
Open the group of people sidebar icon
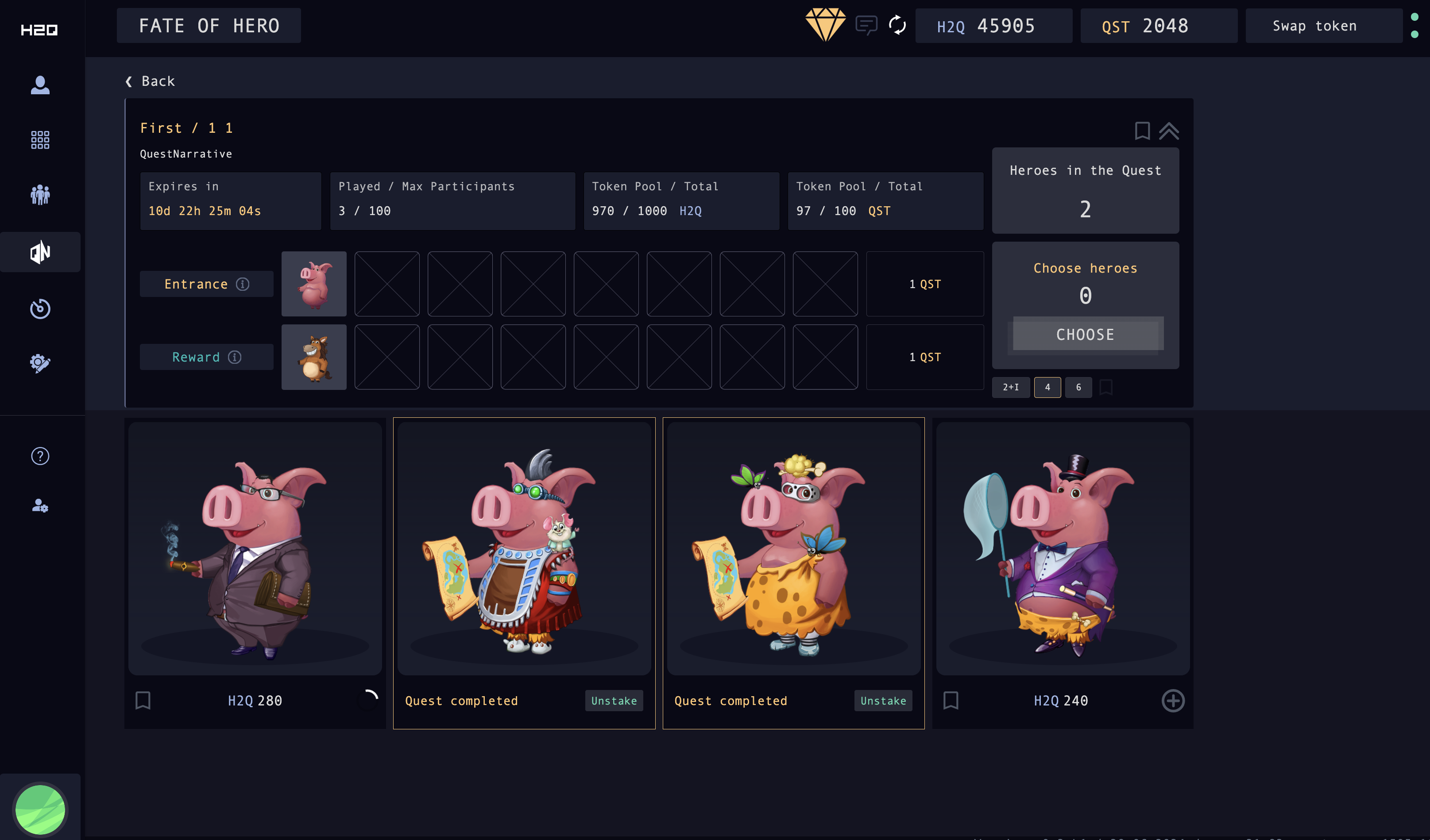tap(40, 195)
